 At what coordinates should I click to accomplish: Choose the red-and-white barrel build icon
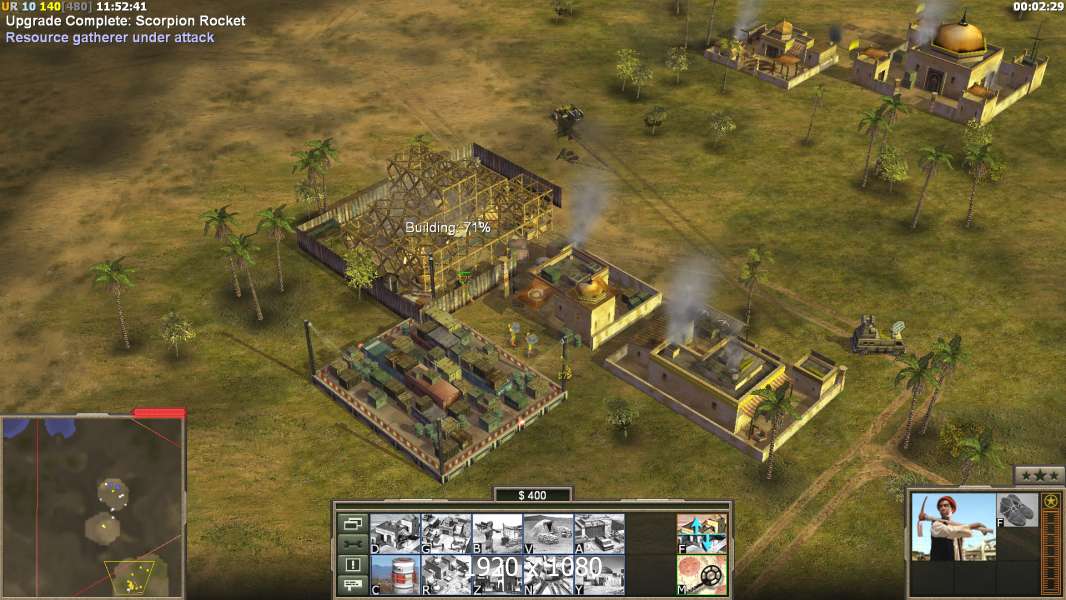395,574
